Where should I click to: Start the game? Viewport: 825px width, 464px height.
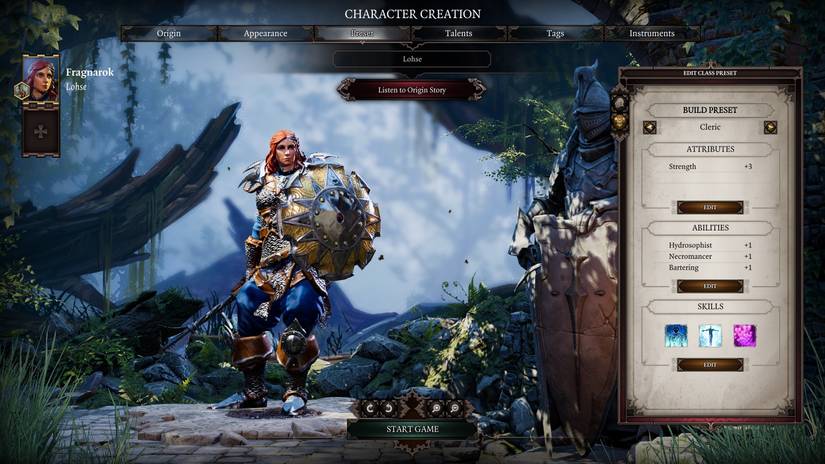[x=412, y=429]
